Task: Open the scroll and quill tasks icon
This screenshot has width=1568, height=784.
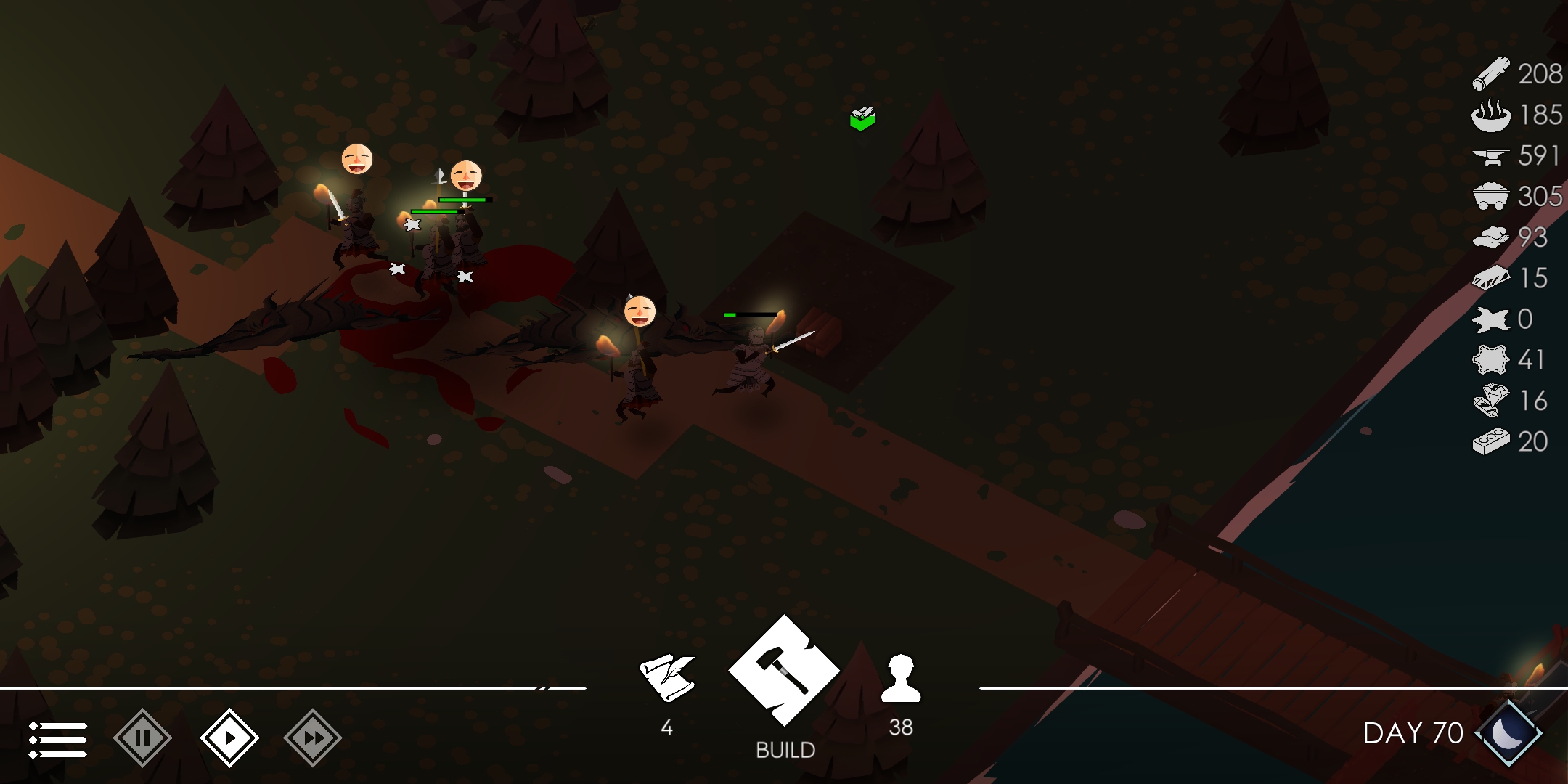Action: 667,677
